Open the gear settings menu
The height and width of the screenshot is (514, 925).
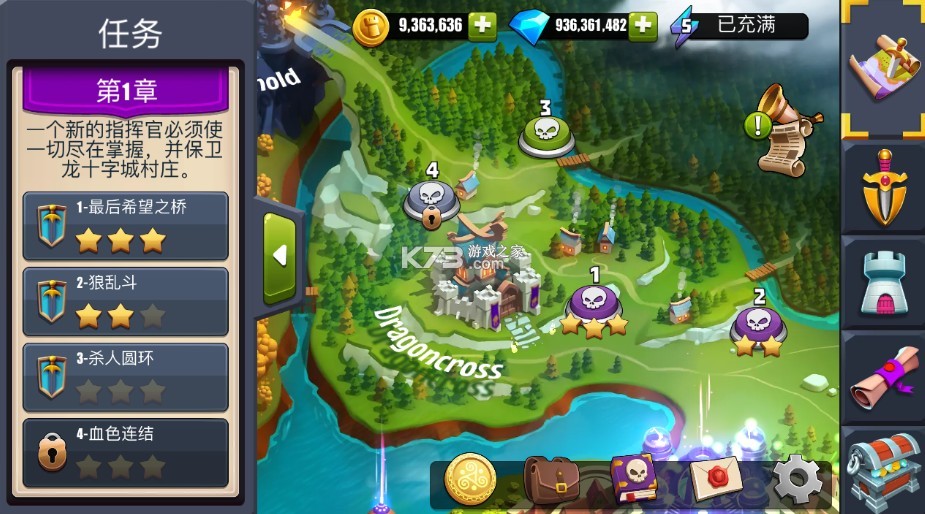[798, 480]
